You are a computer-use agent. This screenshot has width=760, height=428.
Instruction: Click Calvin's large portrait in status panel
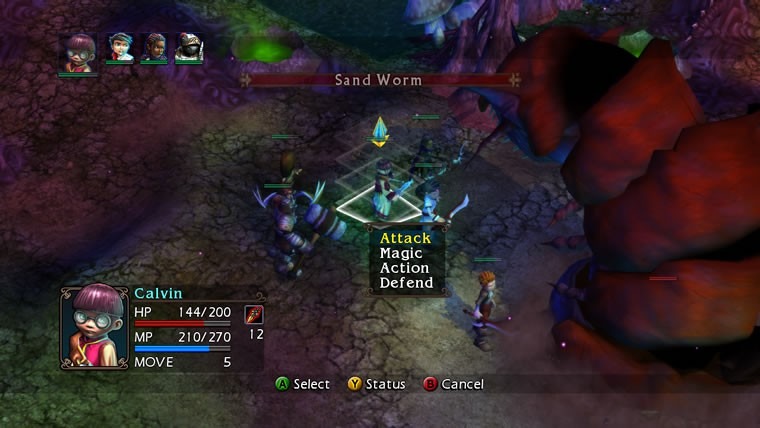point(95,328)
